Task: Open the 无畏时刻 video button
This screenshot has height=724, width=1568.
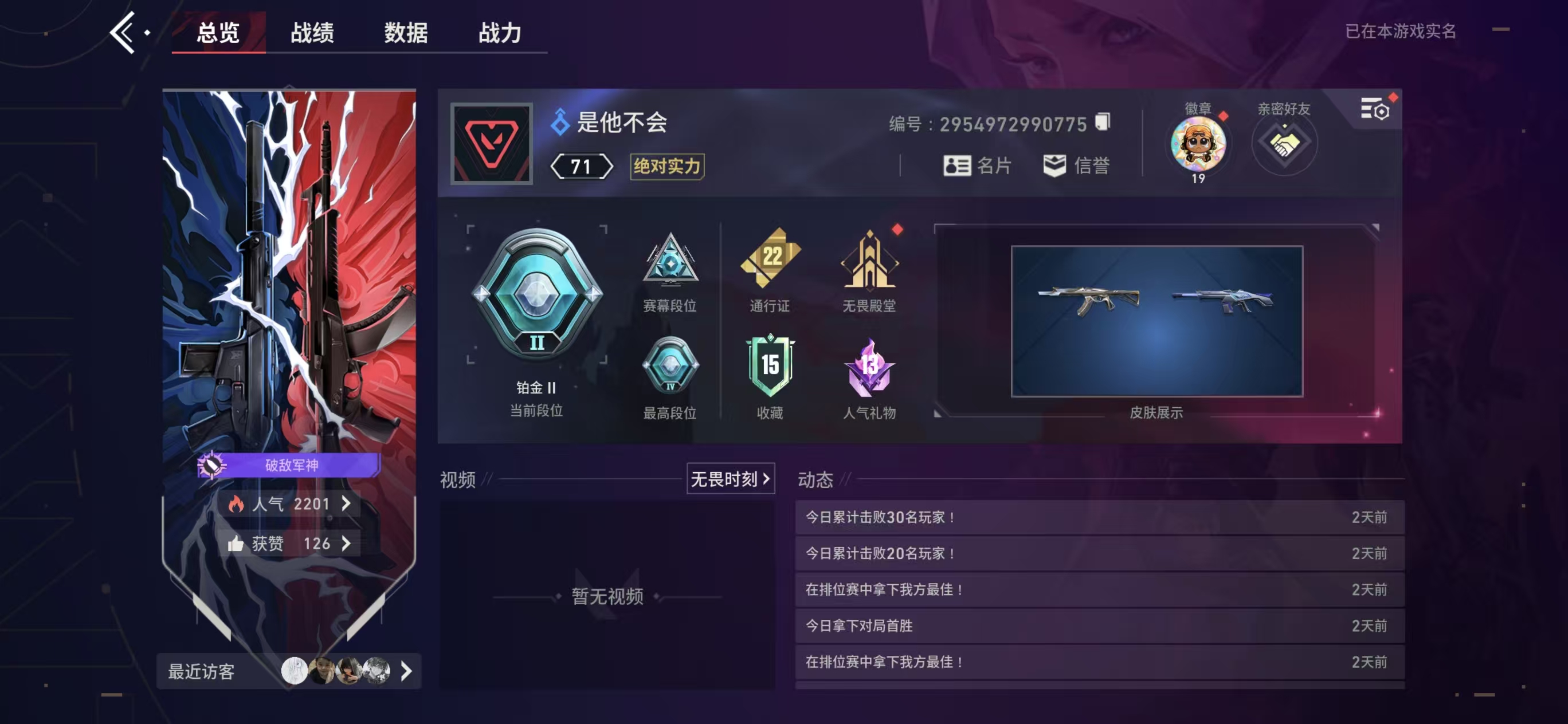Action: 730,479
